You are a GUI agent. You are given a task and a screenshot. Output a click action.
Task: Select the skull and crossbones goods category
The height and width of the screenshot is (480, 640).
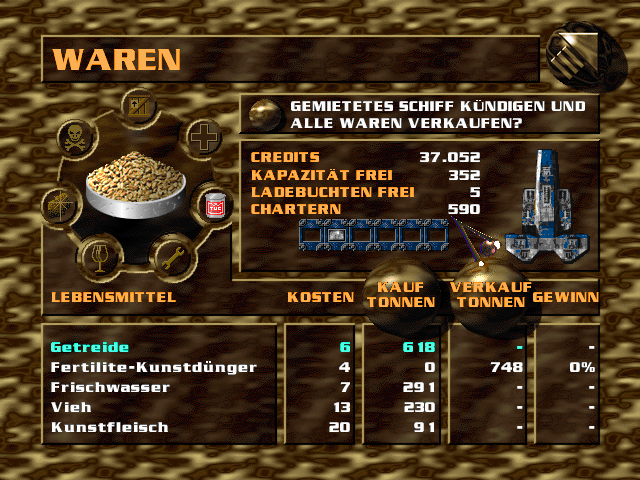pyautogui.click(x=78, y=137)
